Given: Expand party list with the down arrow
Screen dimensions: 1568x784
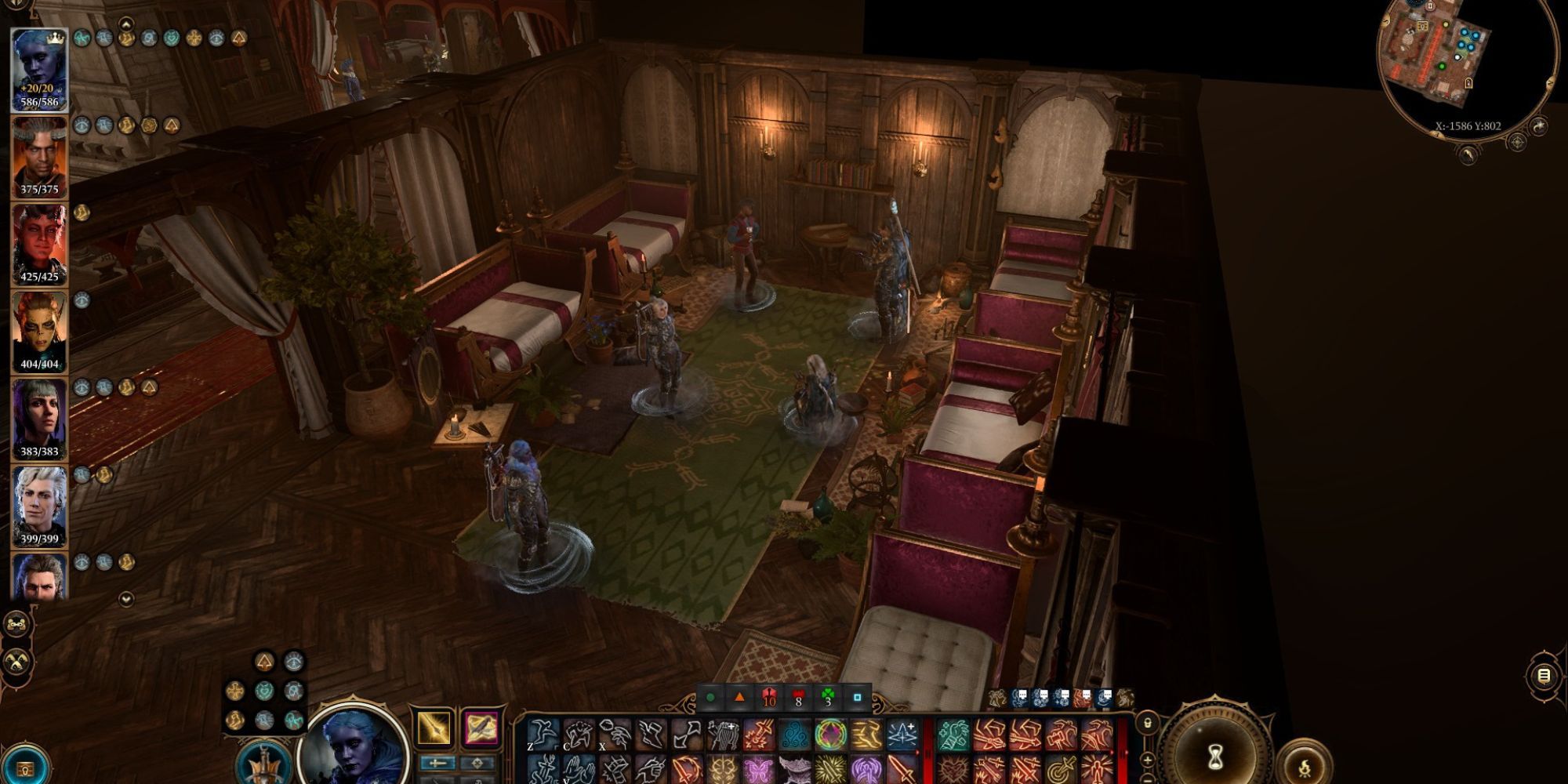Looking at the screenshot, I should pos(126,599).
